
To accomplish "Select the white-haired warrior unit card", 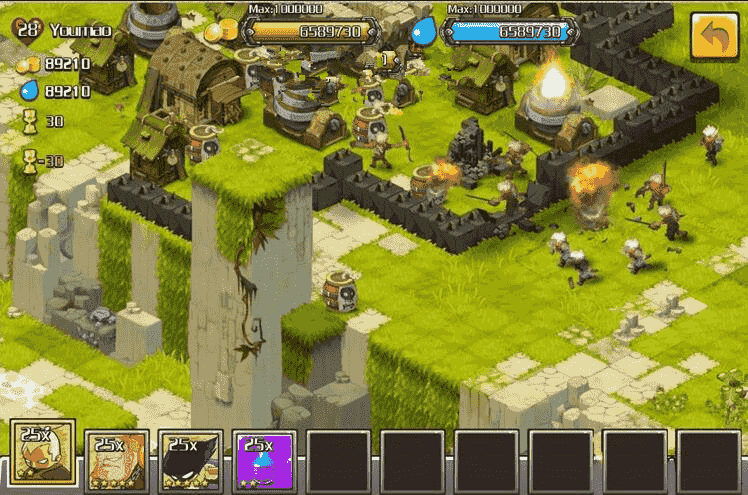I will pos(44,458).
